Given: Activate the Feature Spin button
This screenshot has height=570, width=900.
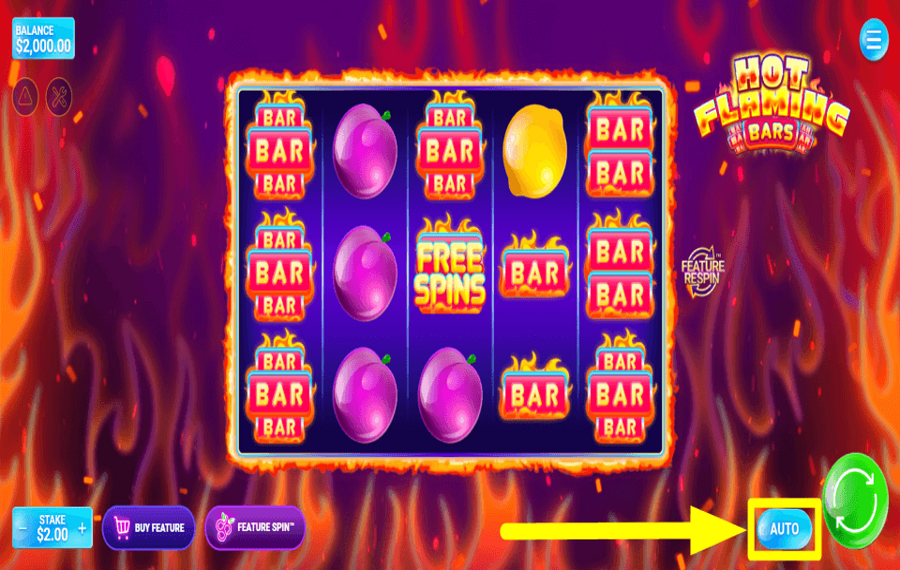Looking at the screenshot, I should point(255,527).
